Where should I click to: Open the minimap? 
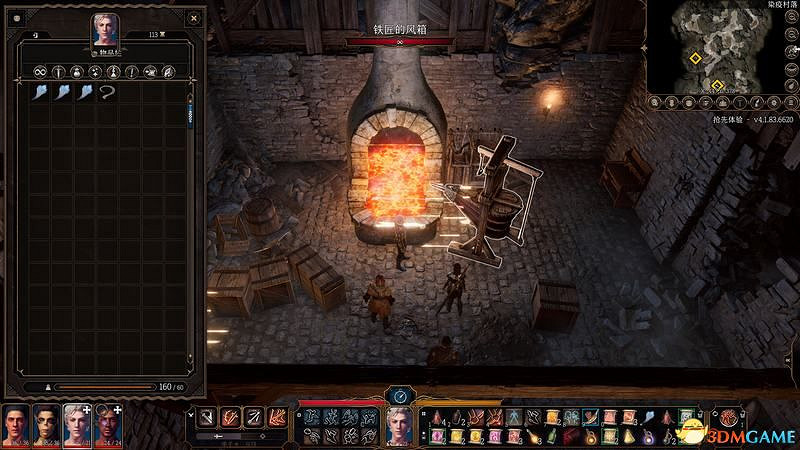coord(718,50)
